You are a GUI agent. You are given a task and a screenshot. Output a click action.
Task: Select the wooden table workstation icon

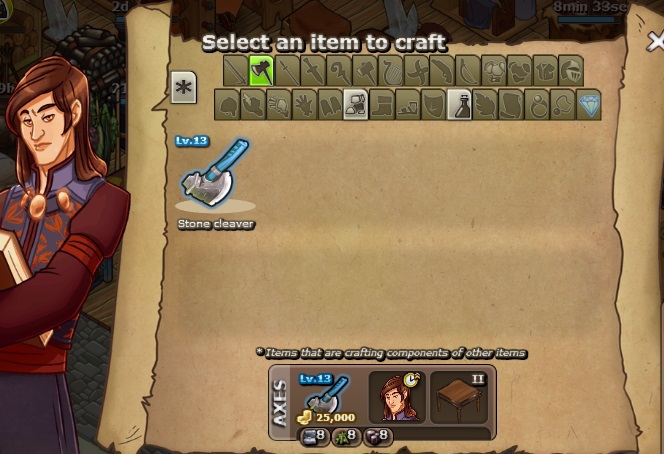(x=460, y=398)
